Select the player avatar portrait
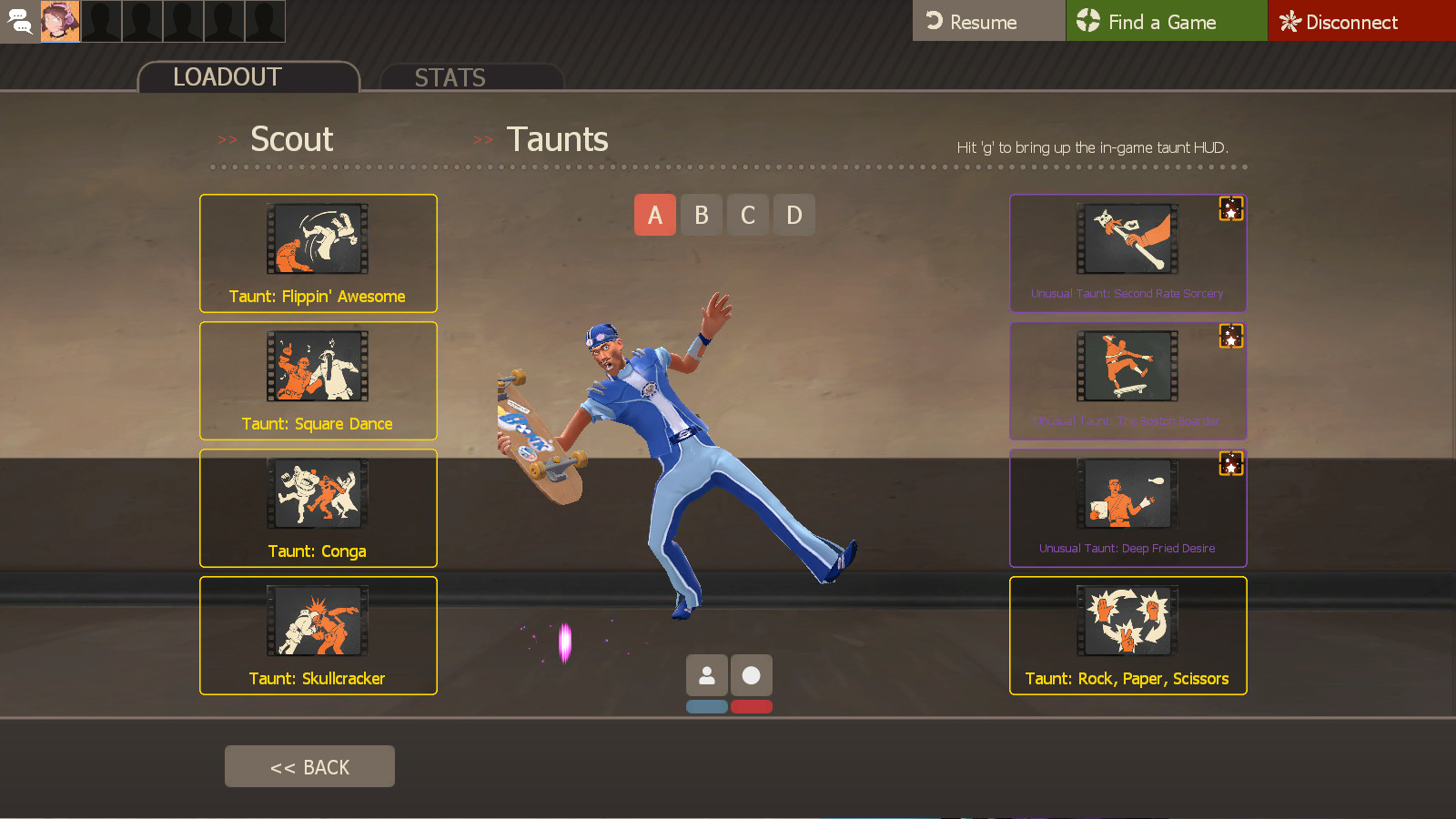This screenshot has width=1456, height=819. pos(60,20)
